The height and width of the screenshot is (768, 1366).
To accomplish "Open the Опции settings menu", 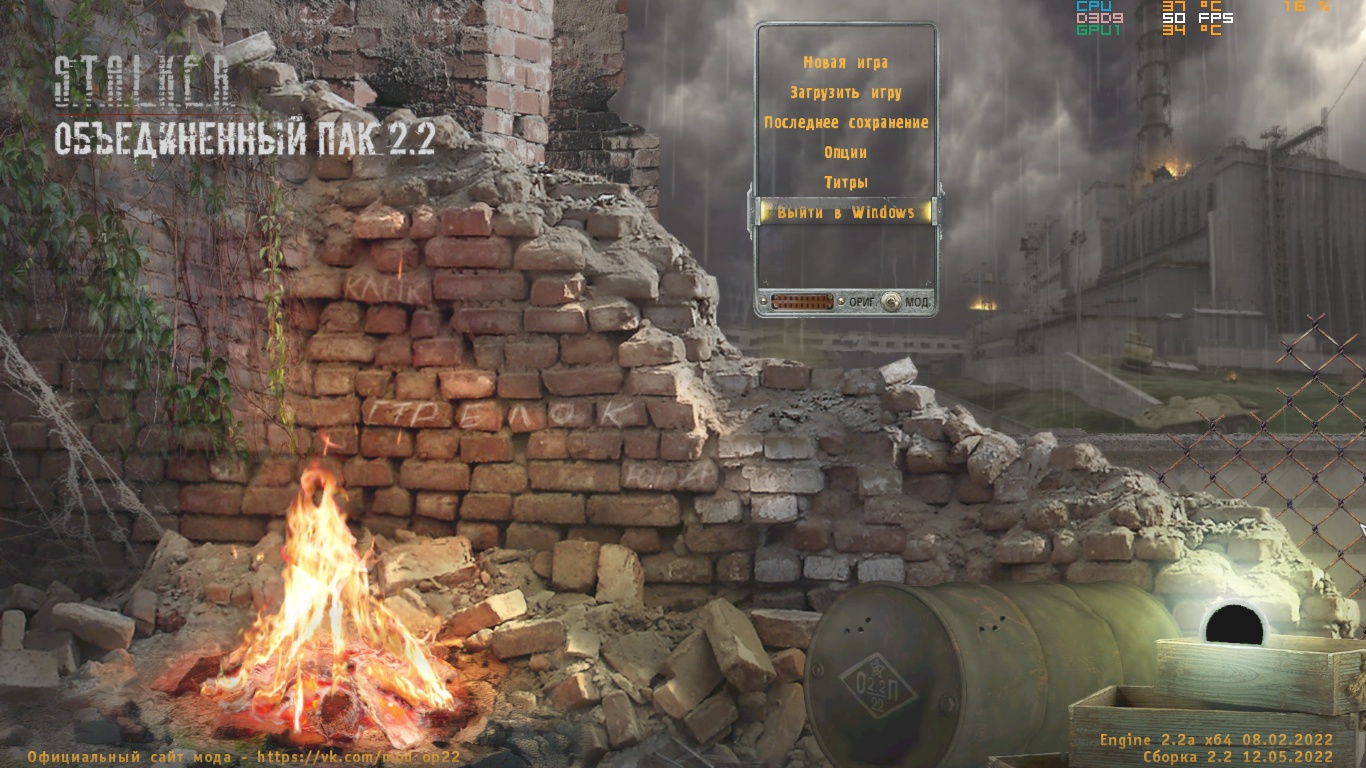I will (845, 153).
